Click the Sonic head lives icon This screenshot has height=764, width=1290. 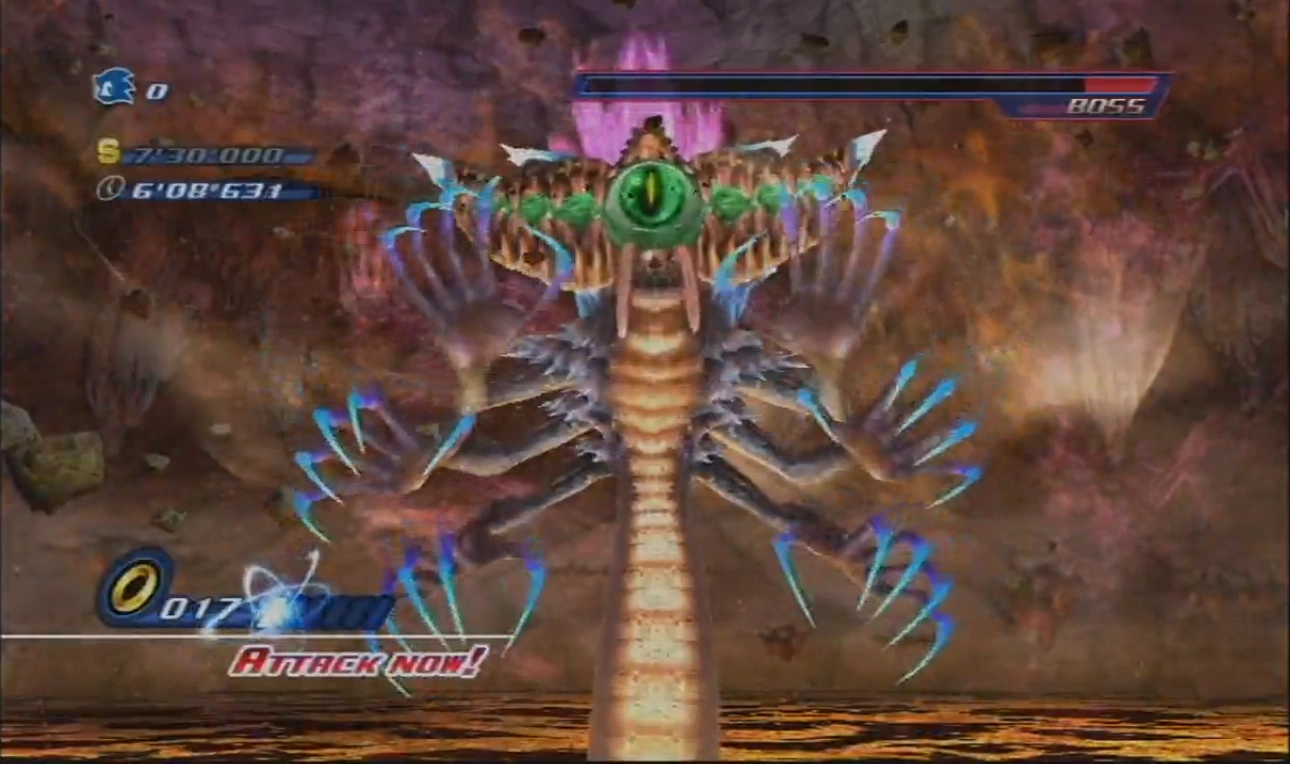[113, 87]
